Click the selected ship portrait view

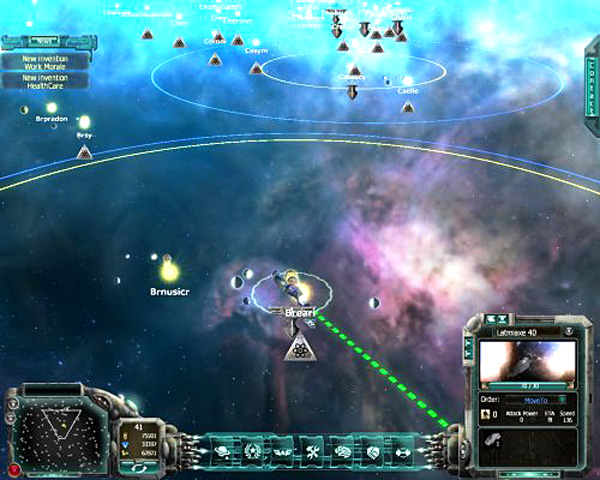tap(528, 362)
